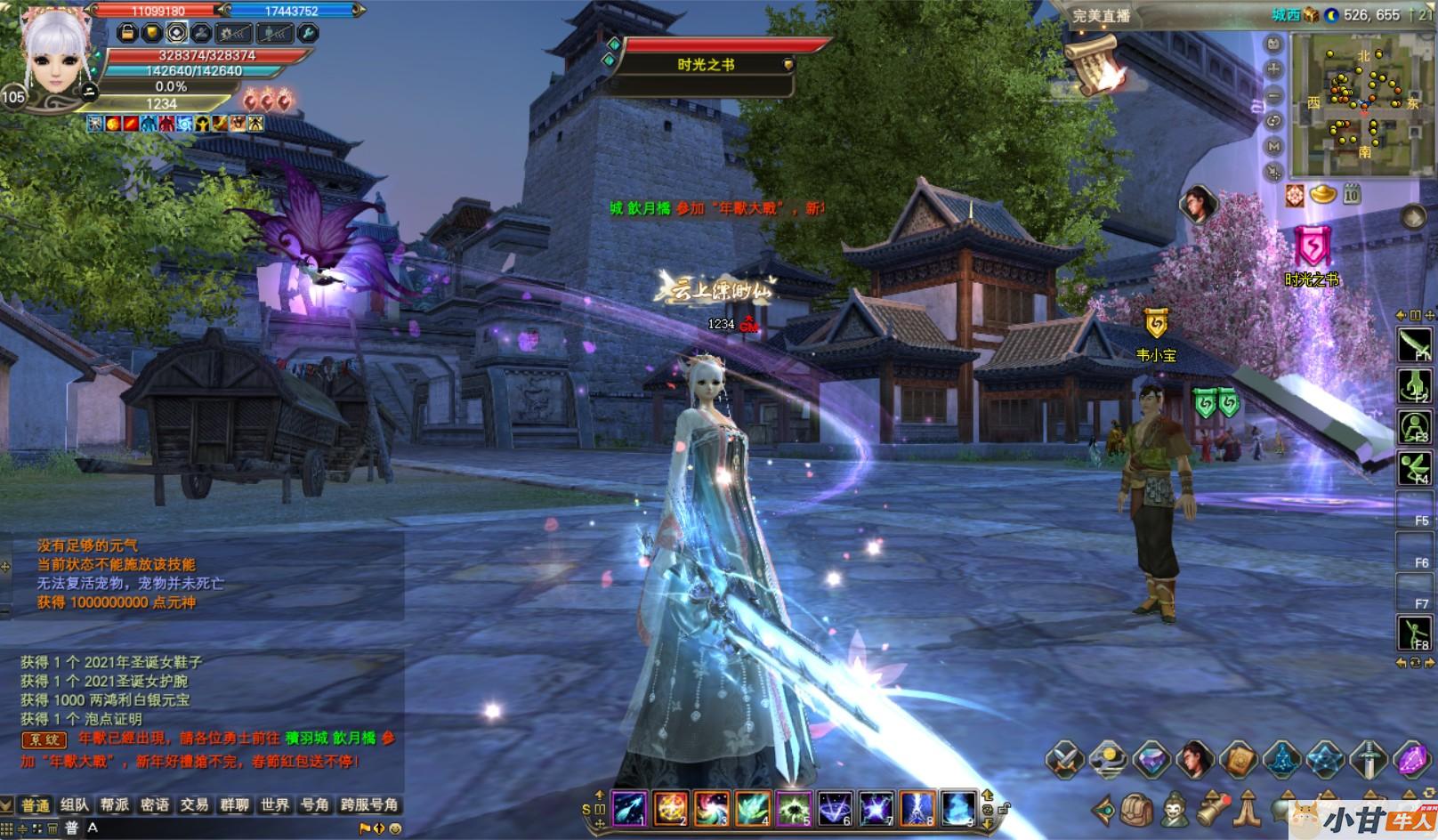Click the crossed swords menu icon

1064,761
